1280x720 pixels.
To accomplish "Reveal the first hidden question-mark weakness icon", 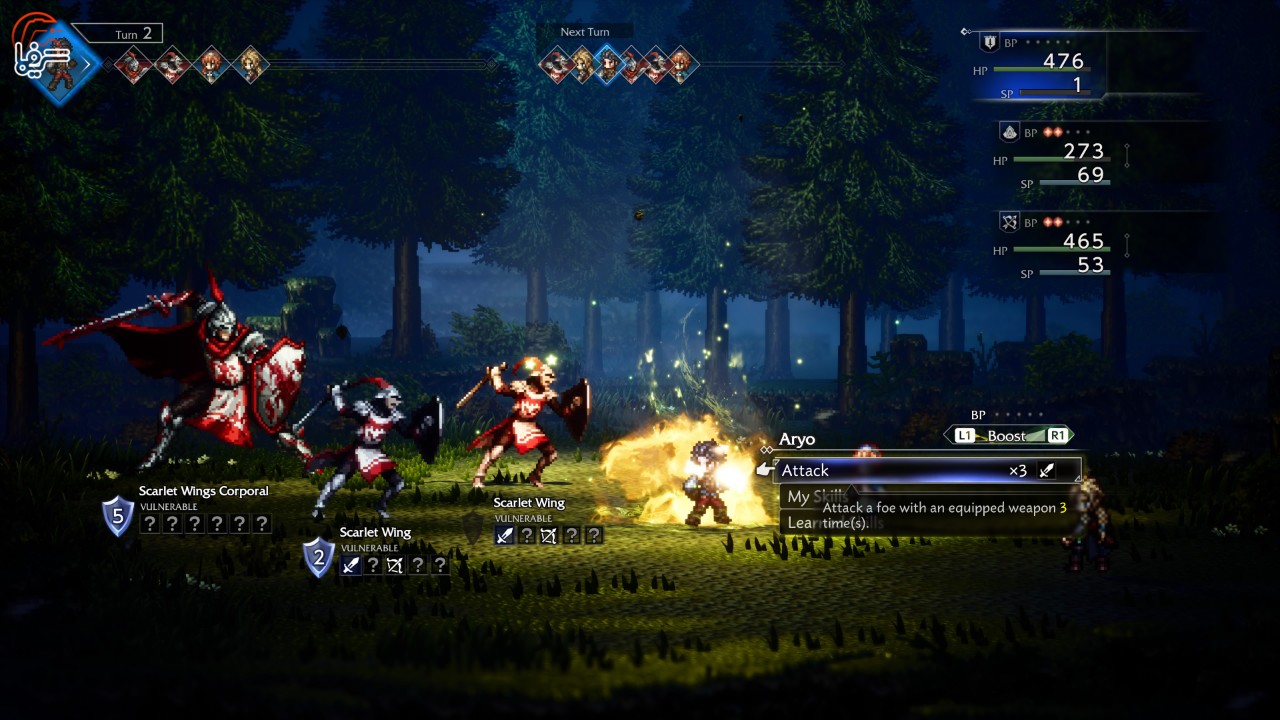I will [150, 523].
